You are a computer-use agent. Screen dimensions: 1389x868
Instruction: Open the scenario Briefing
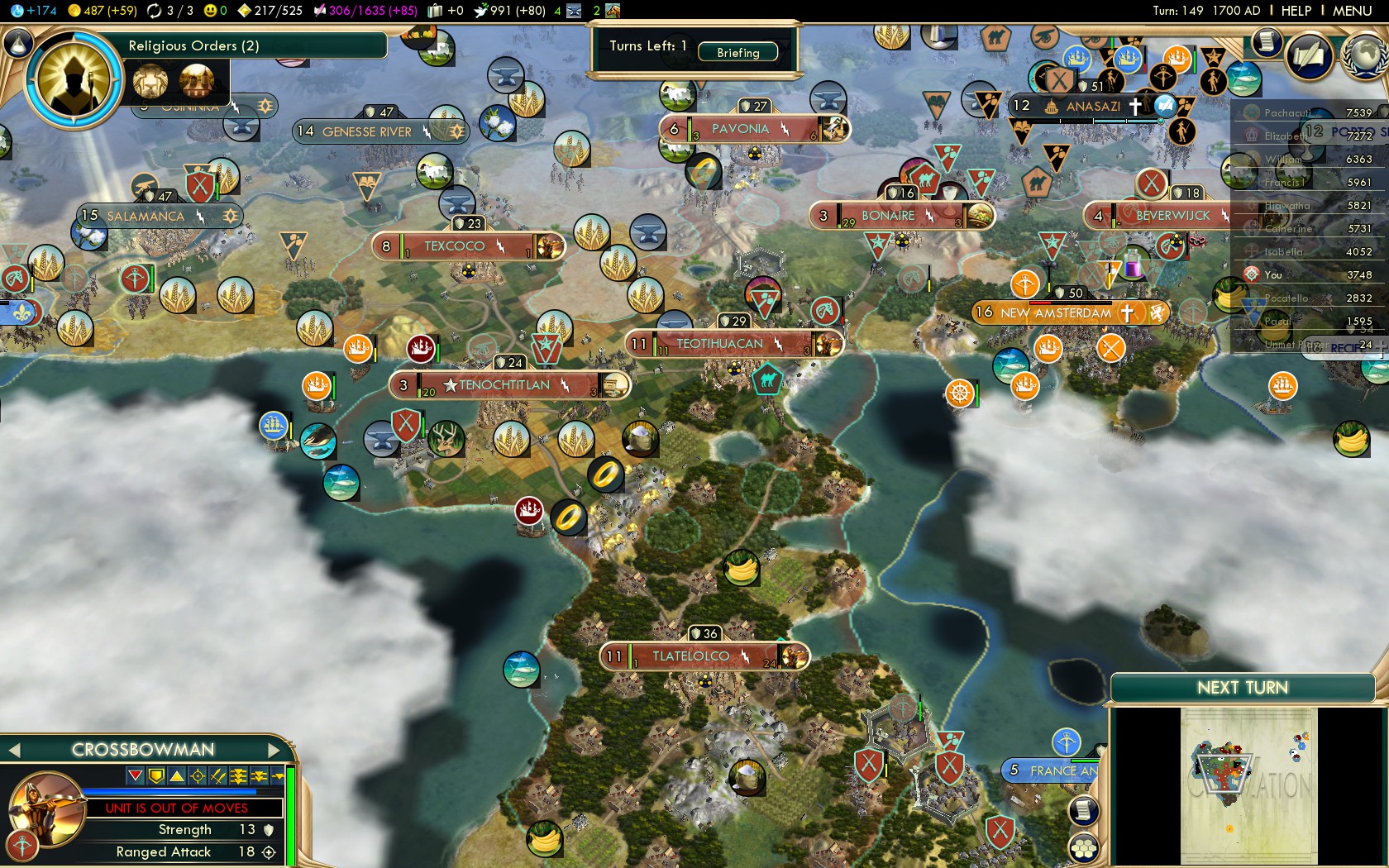pos(737,52)
